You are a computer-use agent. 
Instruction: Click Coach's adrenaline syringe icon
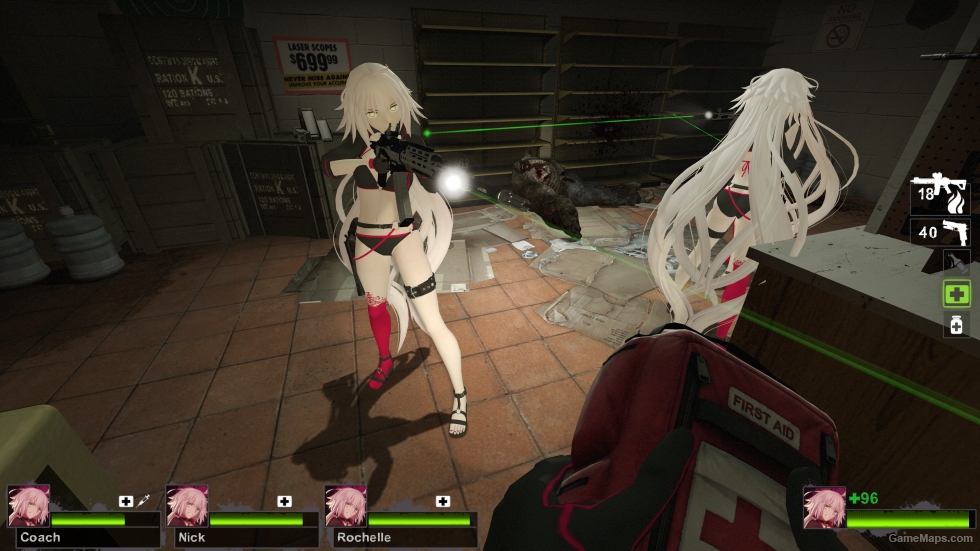143,499
